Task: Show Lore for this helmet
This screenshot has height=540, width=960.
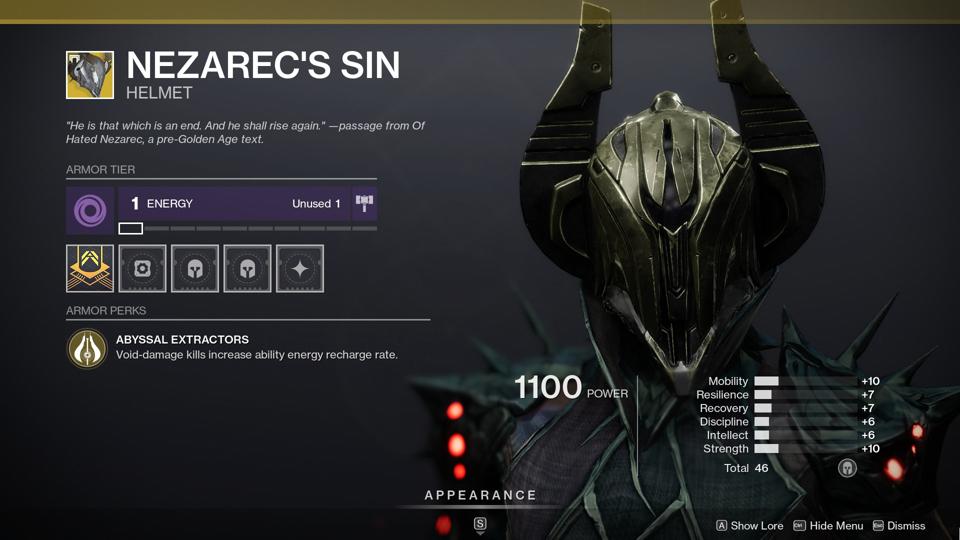Action: (749, 526)
